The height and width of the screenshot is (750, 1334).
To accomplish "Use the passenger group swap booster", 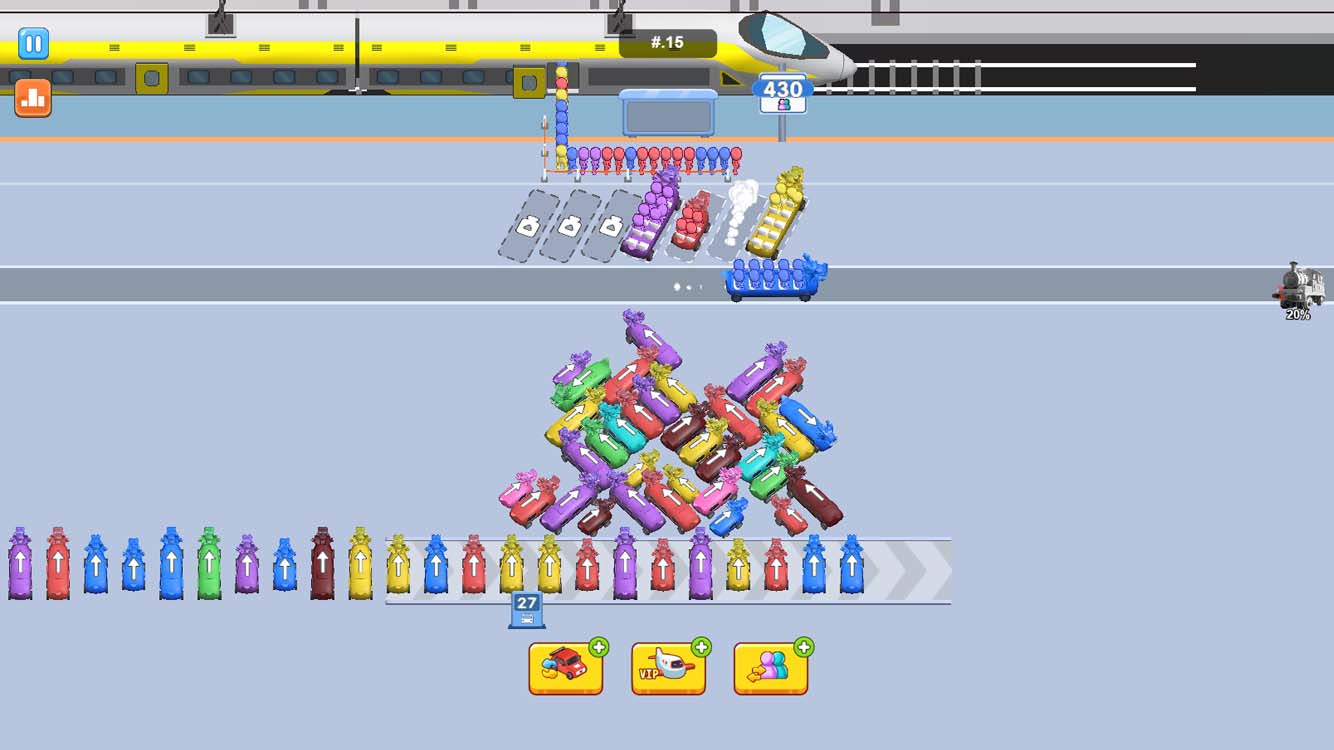I will (770, 665).
